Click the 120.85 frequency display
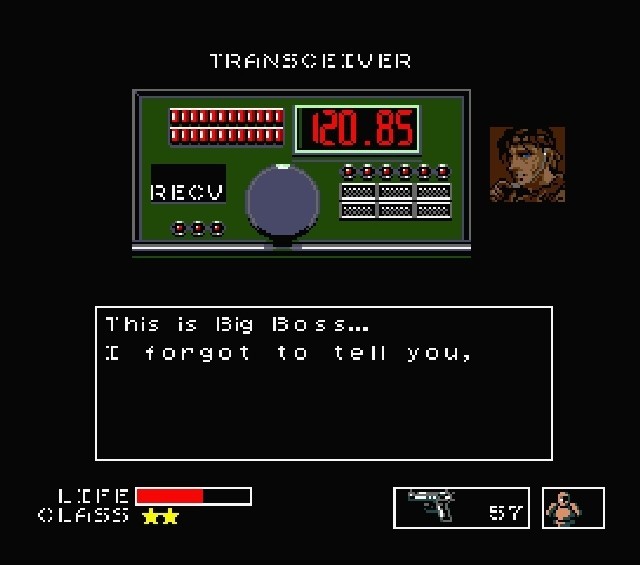Image resolution: width=640 pixels, height=565 pixels. pyautogui.click(x=355, y=129)
